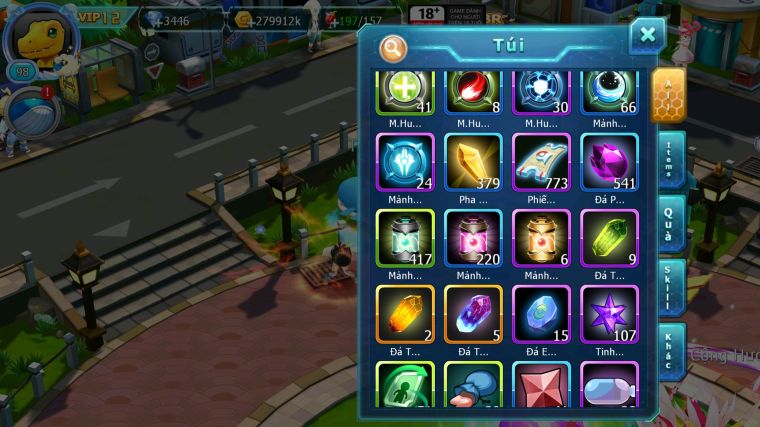Select the green canister item with 417
Viewport: 760px width, 427px height.
pos(405,238)
